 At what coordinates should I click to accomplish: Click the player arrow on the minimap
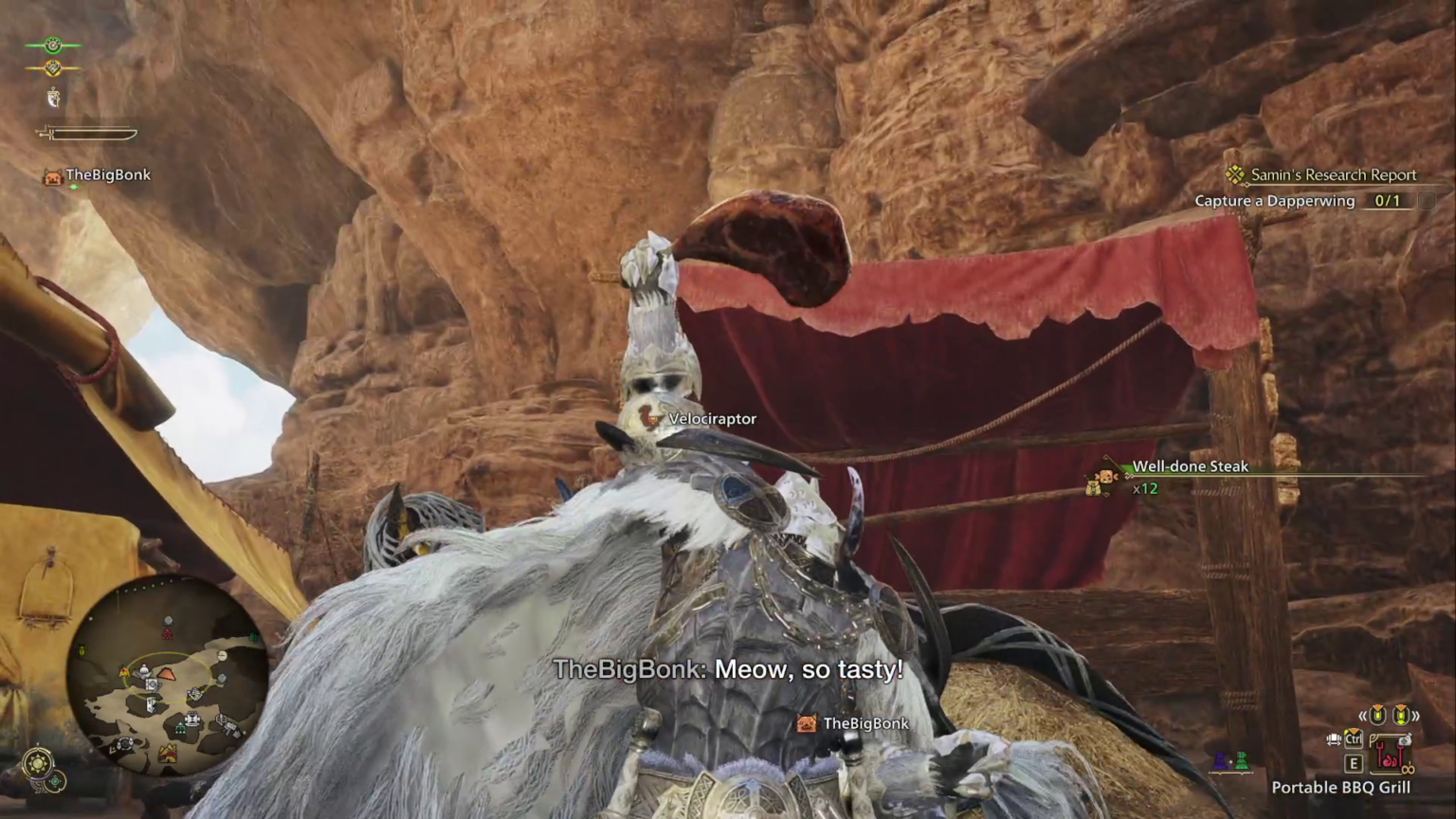click(x=166, y=675)
